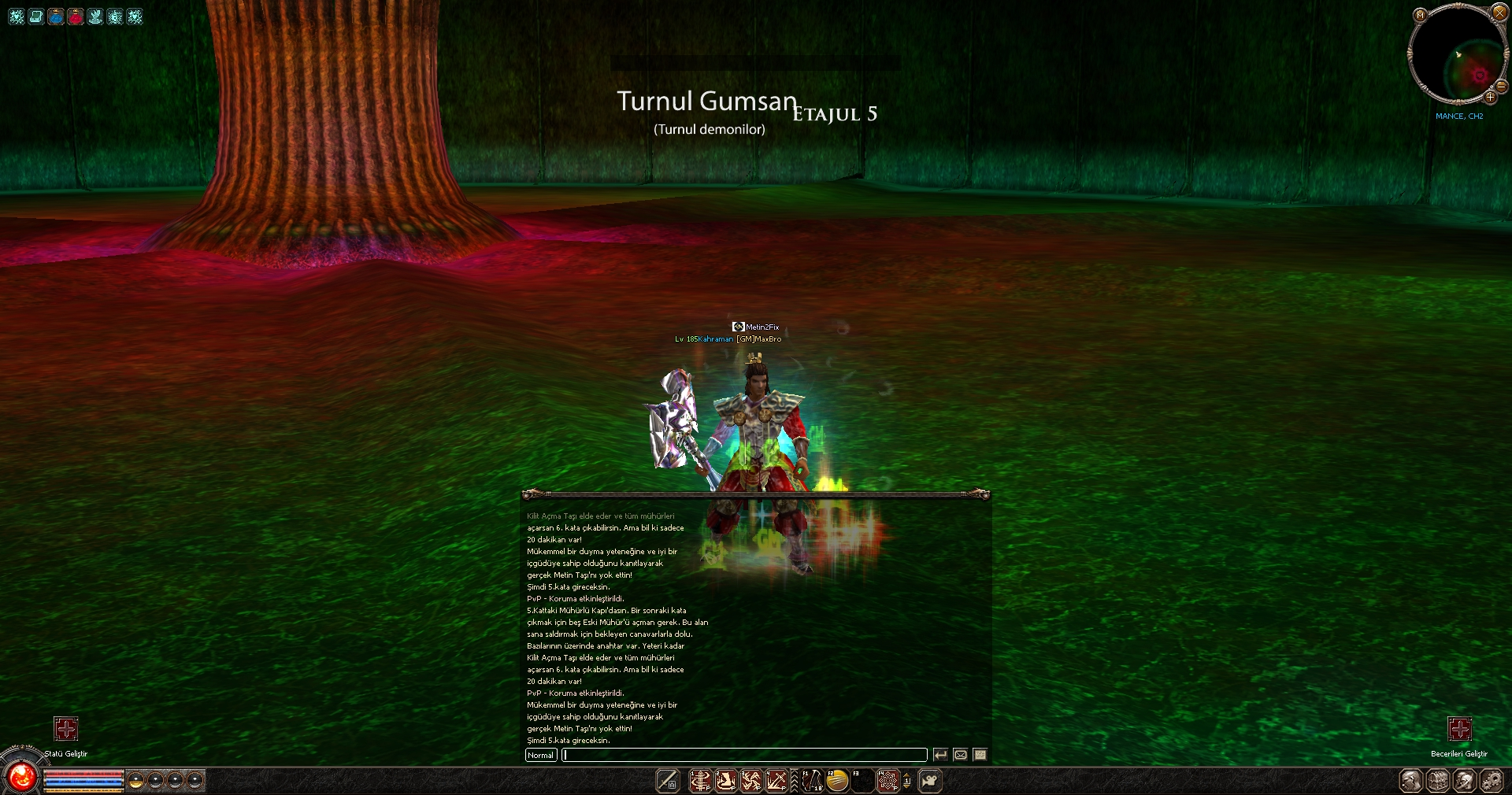Open the whisper envelope button beside chat
Image resolution: width=1512 pixels, height=795 pixels.
point(961,755)
